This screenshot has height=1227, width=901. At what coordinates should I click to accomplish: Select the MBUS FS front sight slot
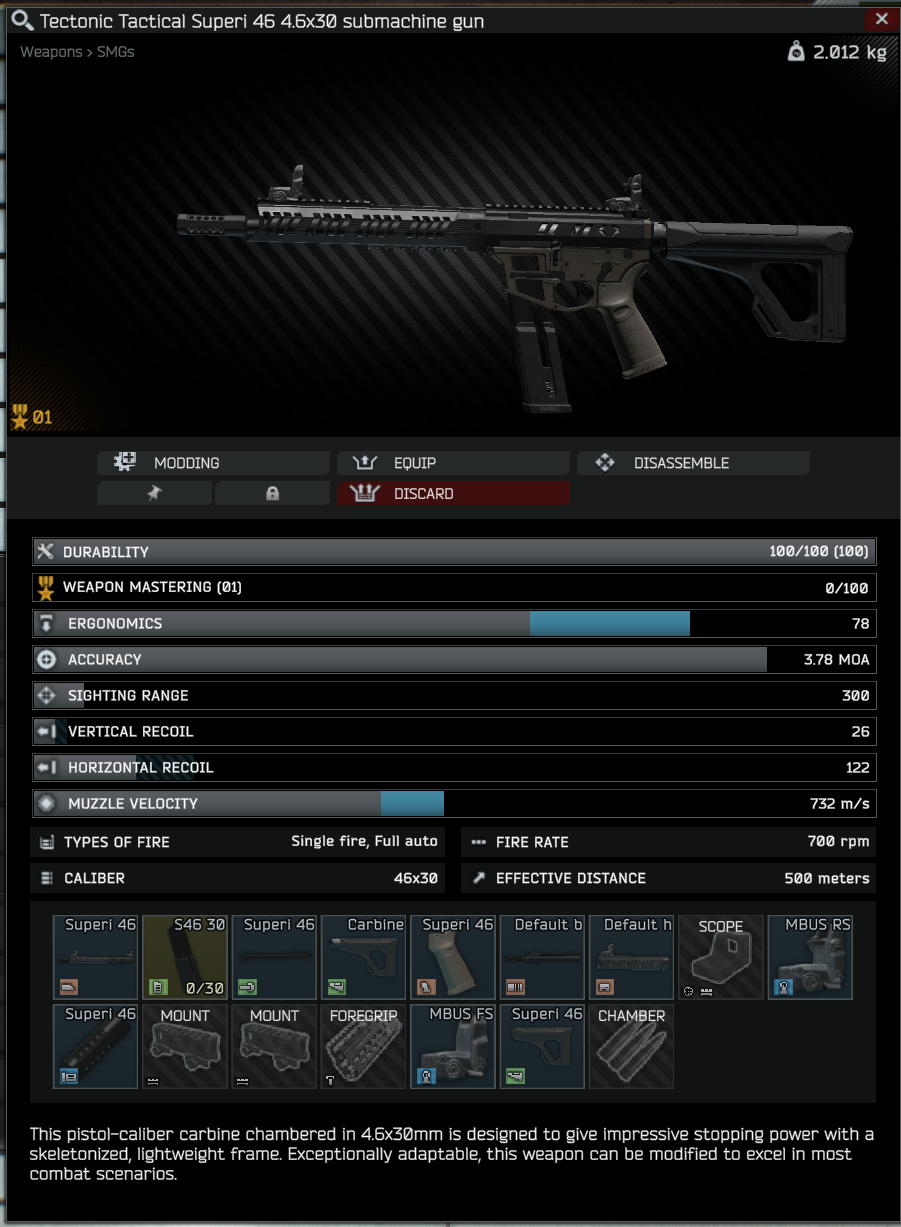coord(453,1046)
